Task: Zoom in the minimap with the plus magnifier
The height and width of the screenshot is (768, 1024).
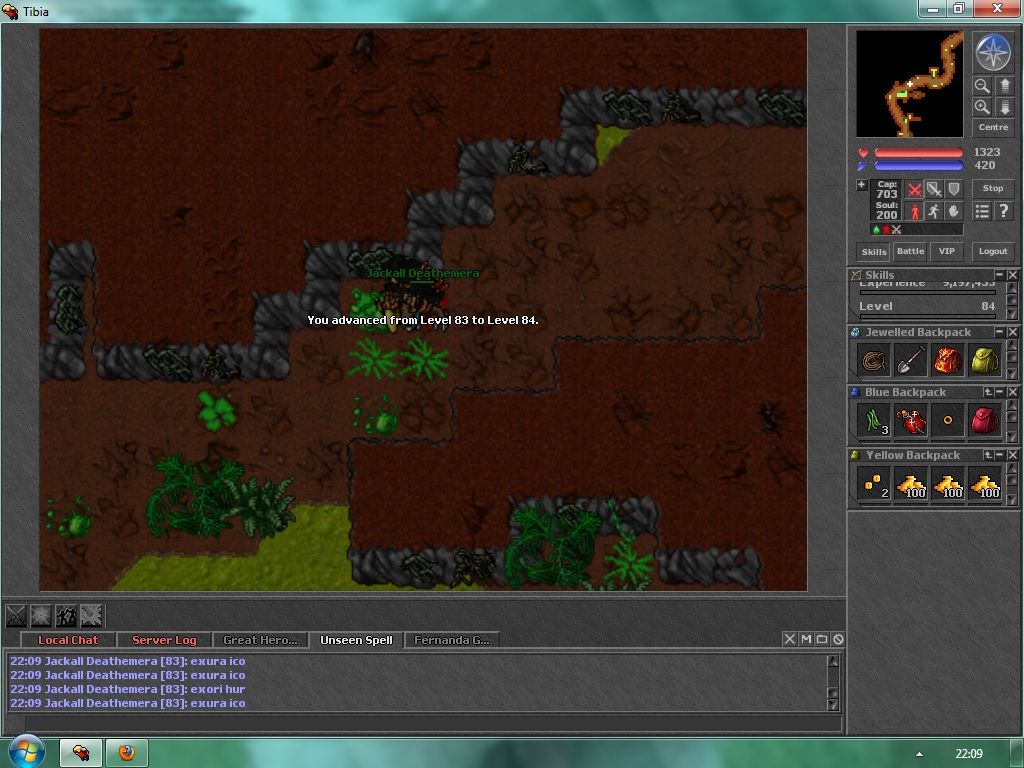Action: [x=982, y=107]
